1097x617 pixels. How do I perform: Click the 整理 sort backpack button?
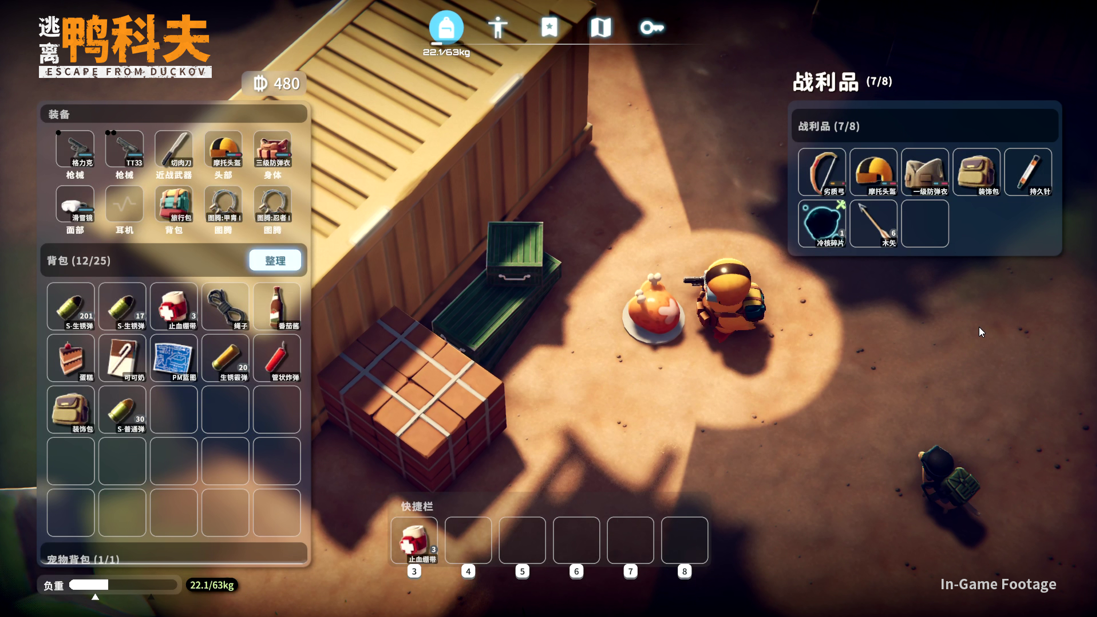click(x=275, y=261)
